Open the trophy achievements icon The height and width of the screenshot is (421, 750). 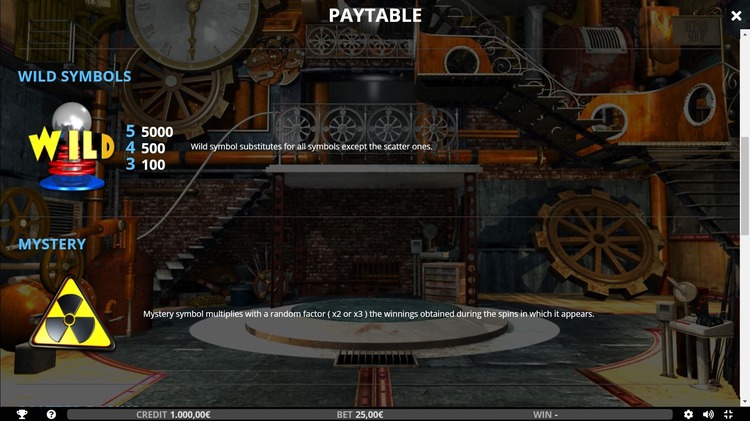click(22, 414)
